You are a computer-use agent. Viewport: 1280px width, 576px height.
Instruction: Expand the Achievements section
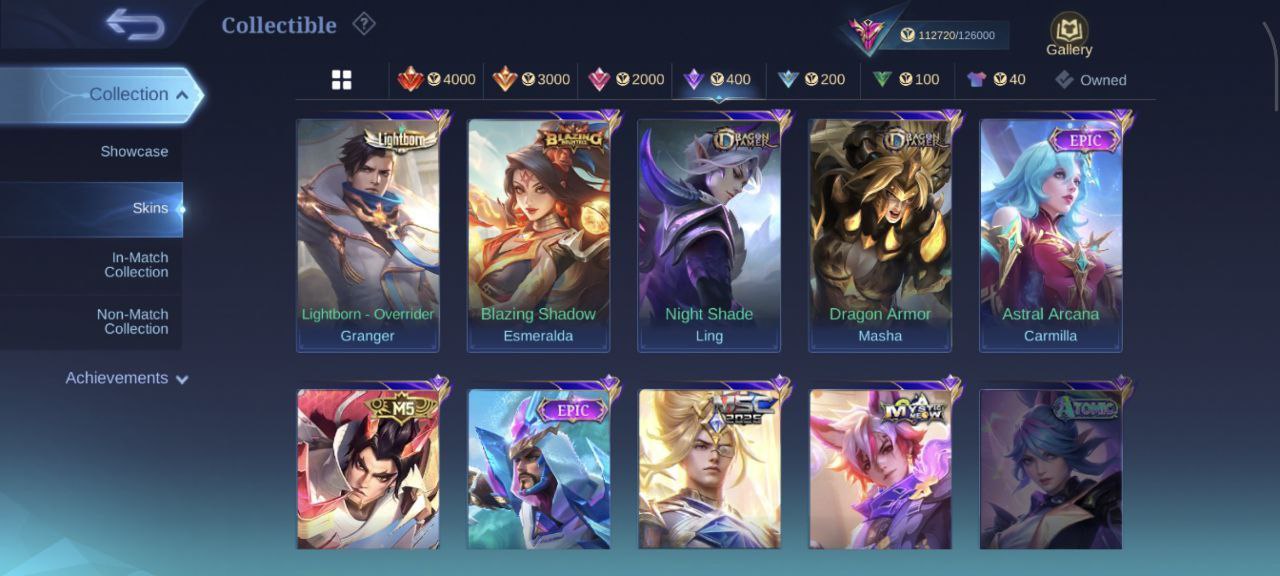[127, 378]
